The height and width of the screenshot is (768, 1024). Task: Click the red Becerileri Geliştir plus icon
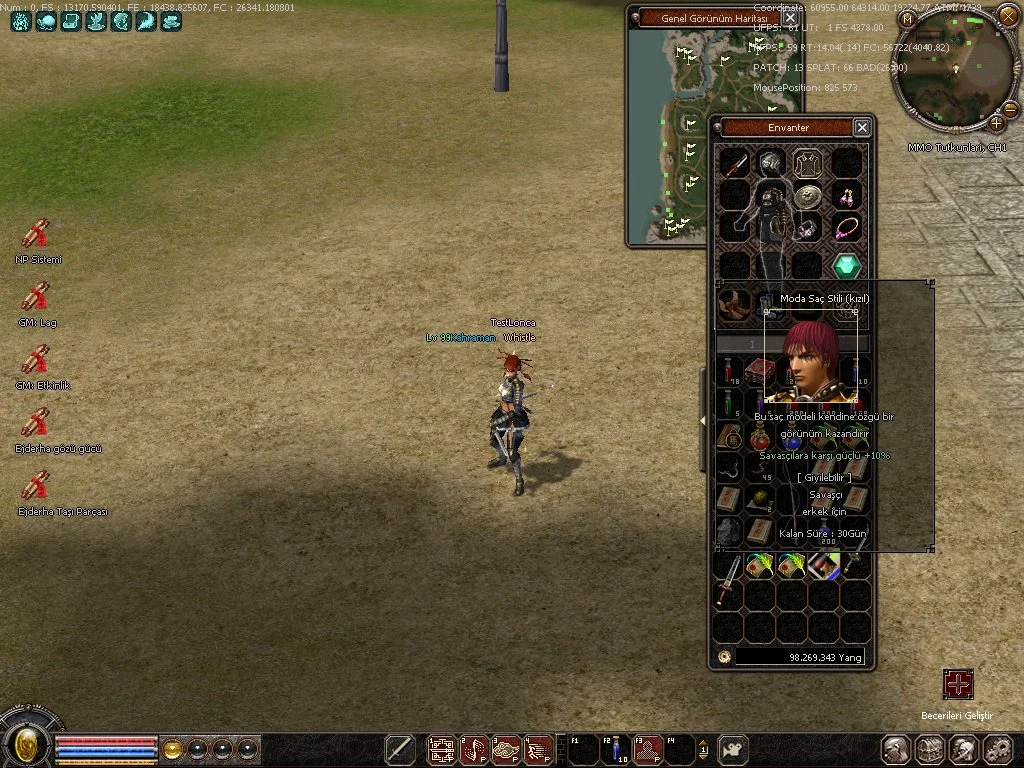958,684
